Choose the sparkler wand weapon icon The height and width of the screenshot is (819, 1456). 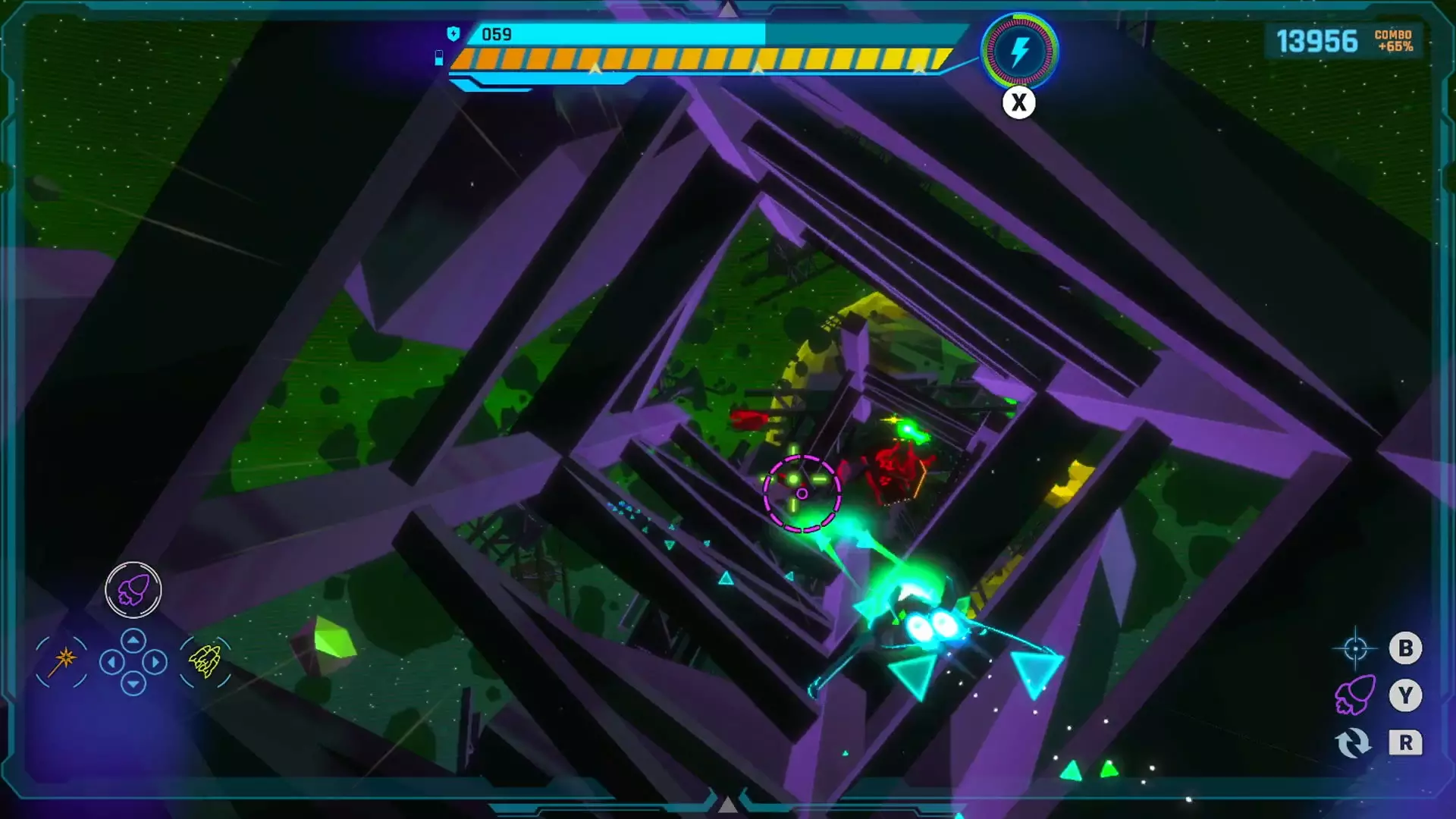pyautogui.click(x=62, y=661)
